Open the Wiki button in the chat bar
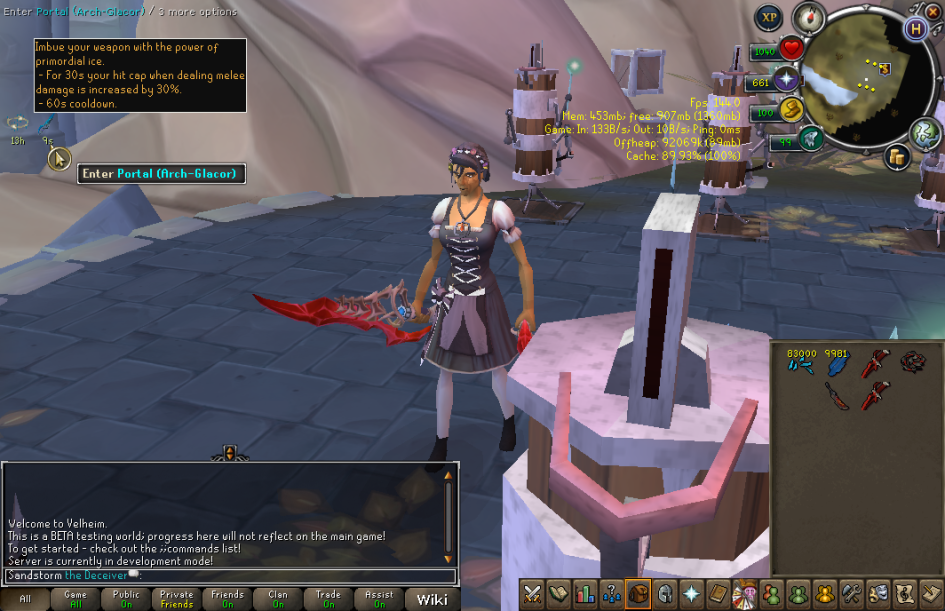The image size is (945, 611). [x=432, y=599]
